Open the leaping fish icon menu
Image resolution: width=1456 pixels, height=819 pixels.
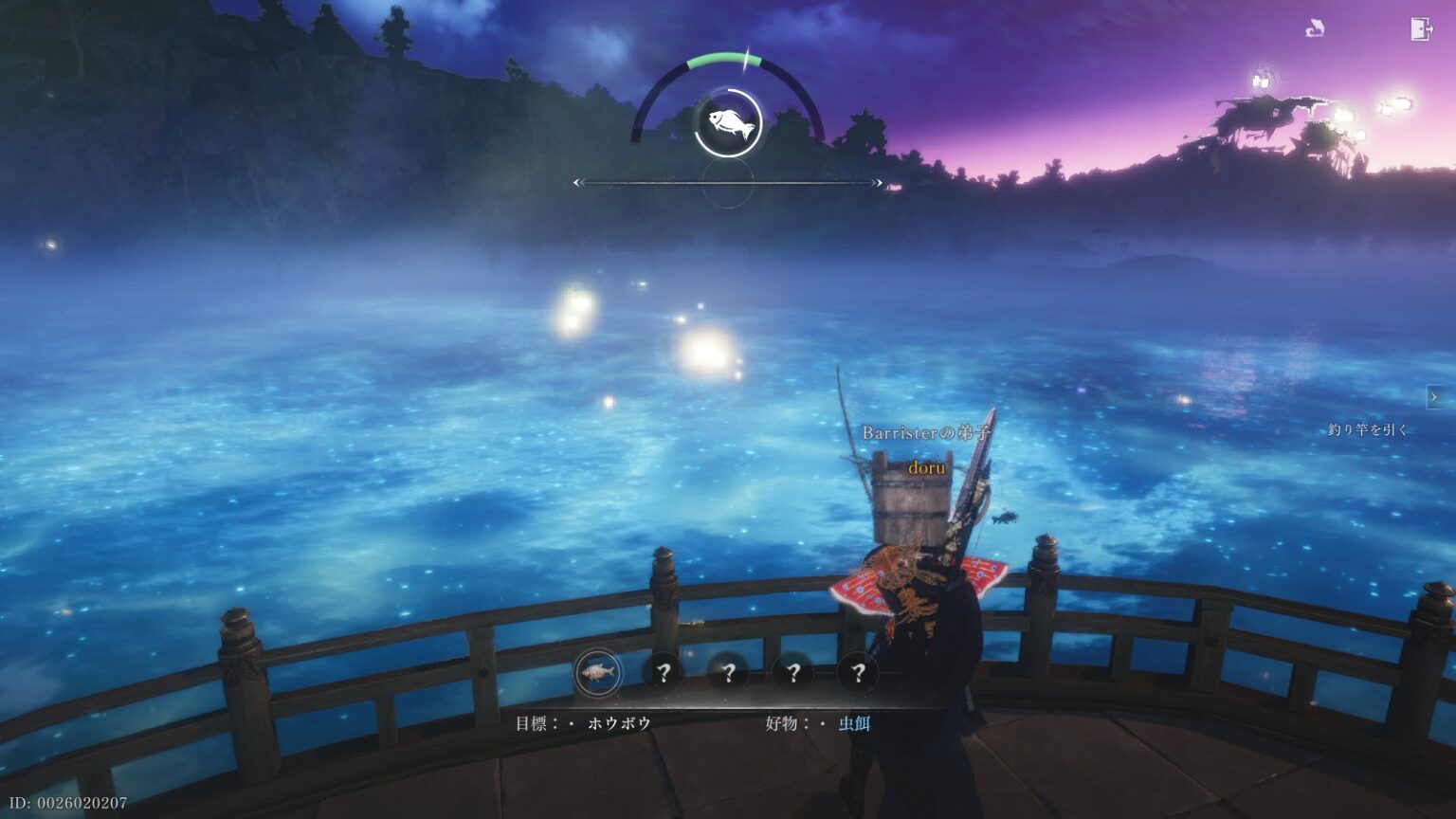(1315, 29)
